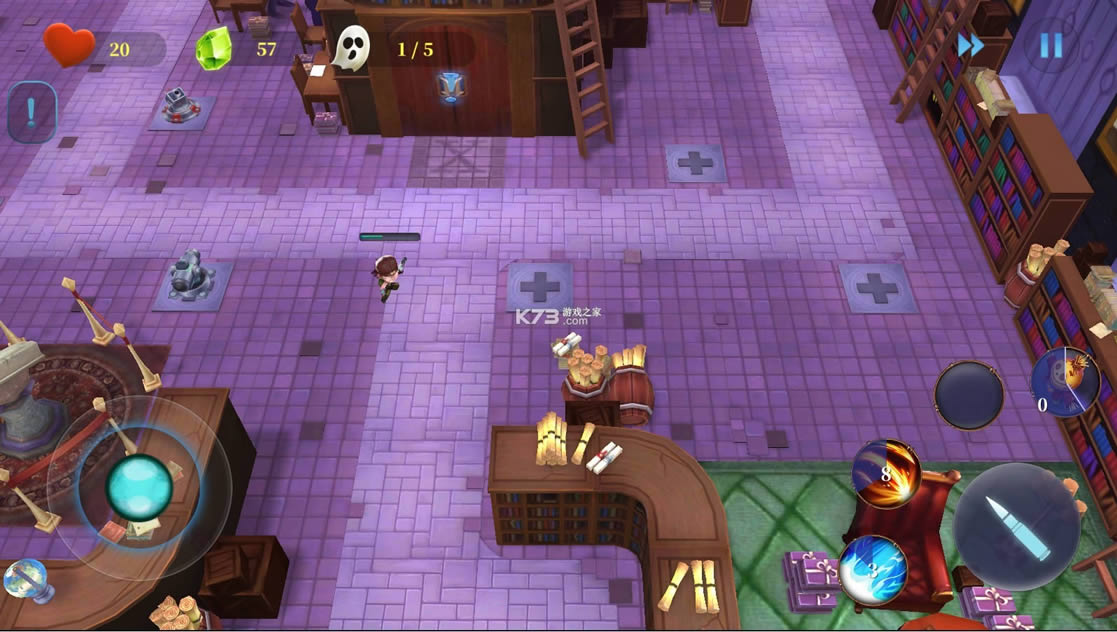Image resolution: width=1117 pixels, height=632 pixels.
Task: Tap the cyan joystick knob
Action: click(x=139, y=487)
